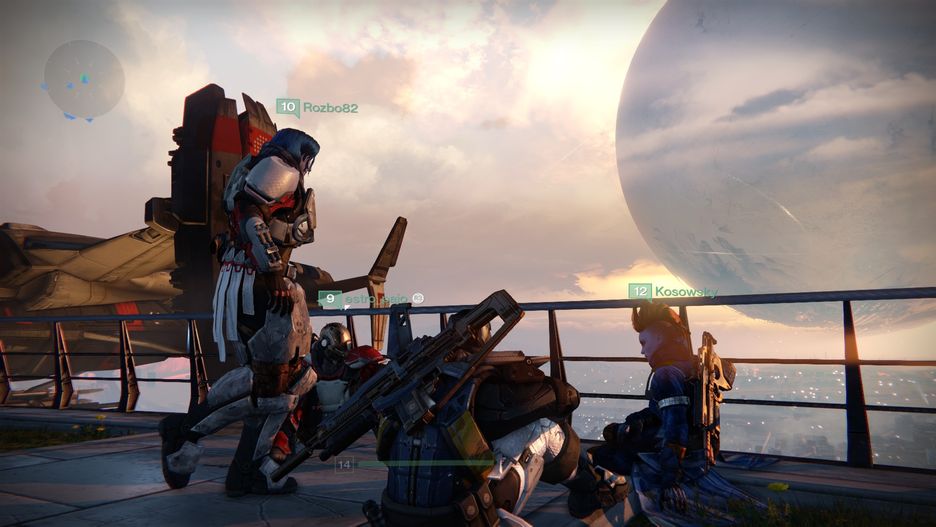The image size is (936, 527).
Task: Click the level 9 player nameplate
Action: point(371,299)
